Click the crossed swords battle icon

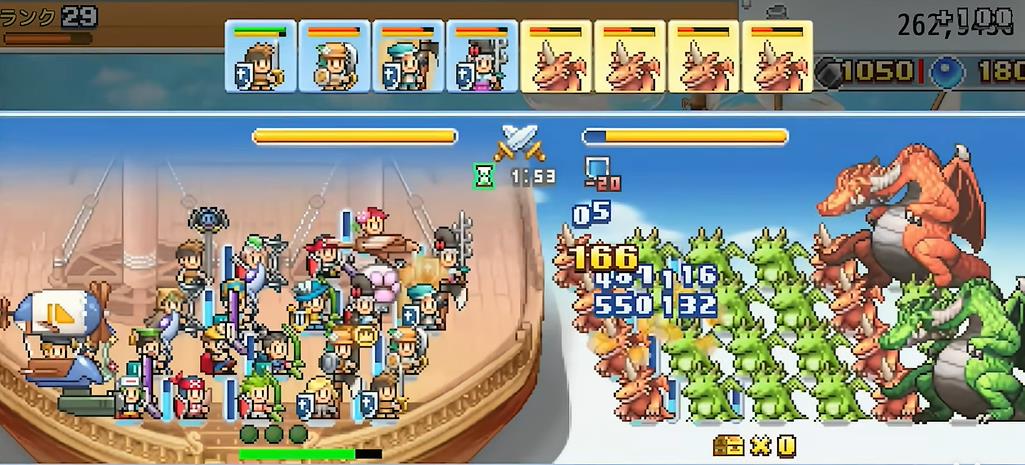coord(521,144)
